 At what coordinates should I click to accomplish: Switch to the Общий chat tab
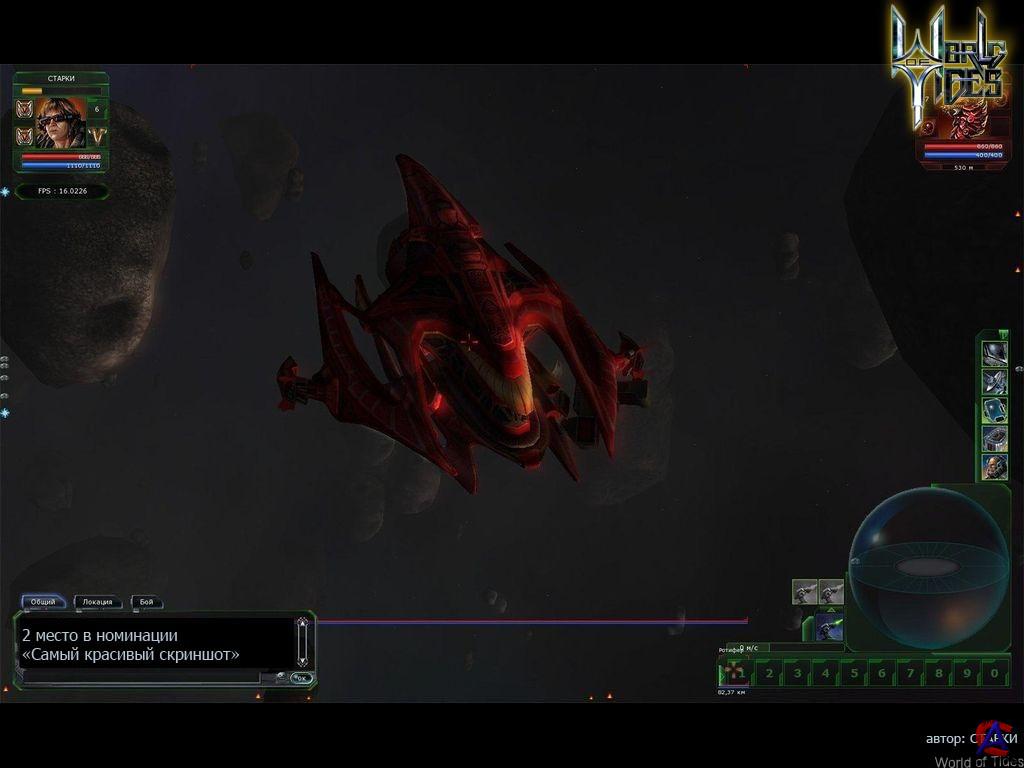(43, 602)
